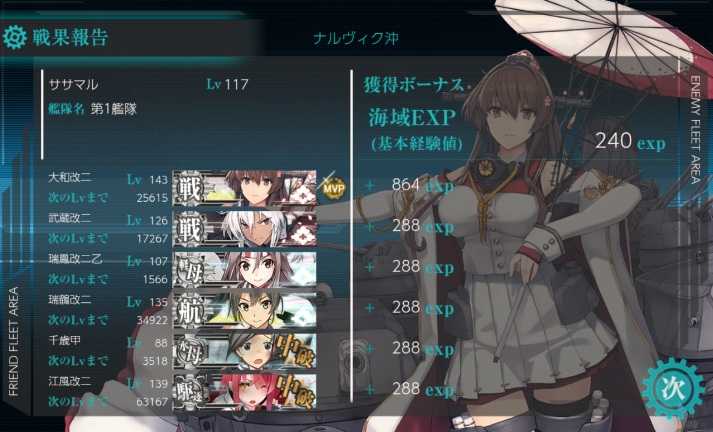Choose the 江風改二 ship banner

245,389
